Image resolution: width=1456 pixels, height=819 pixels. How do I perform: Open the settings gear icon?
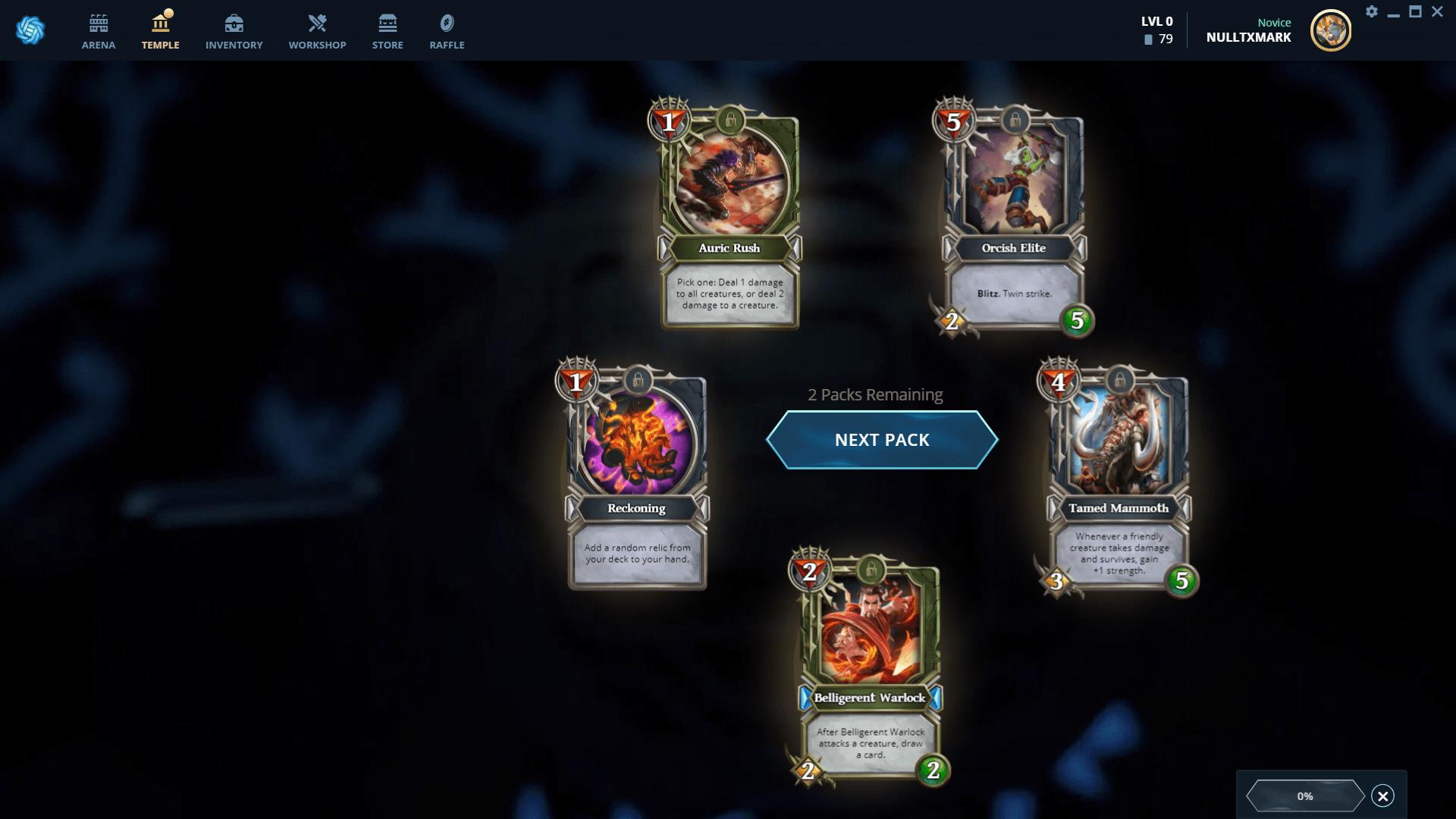coord(1373,12)
